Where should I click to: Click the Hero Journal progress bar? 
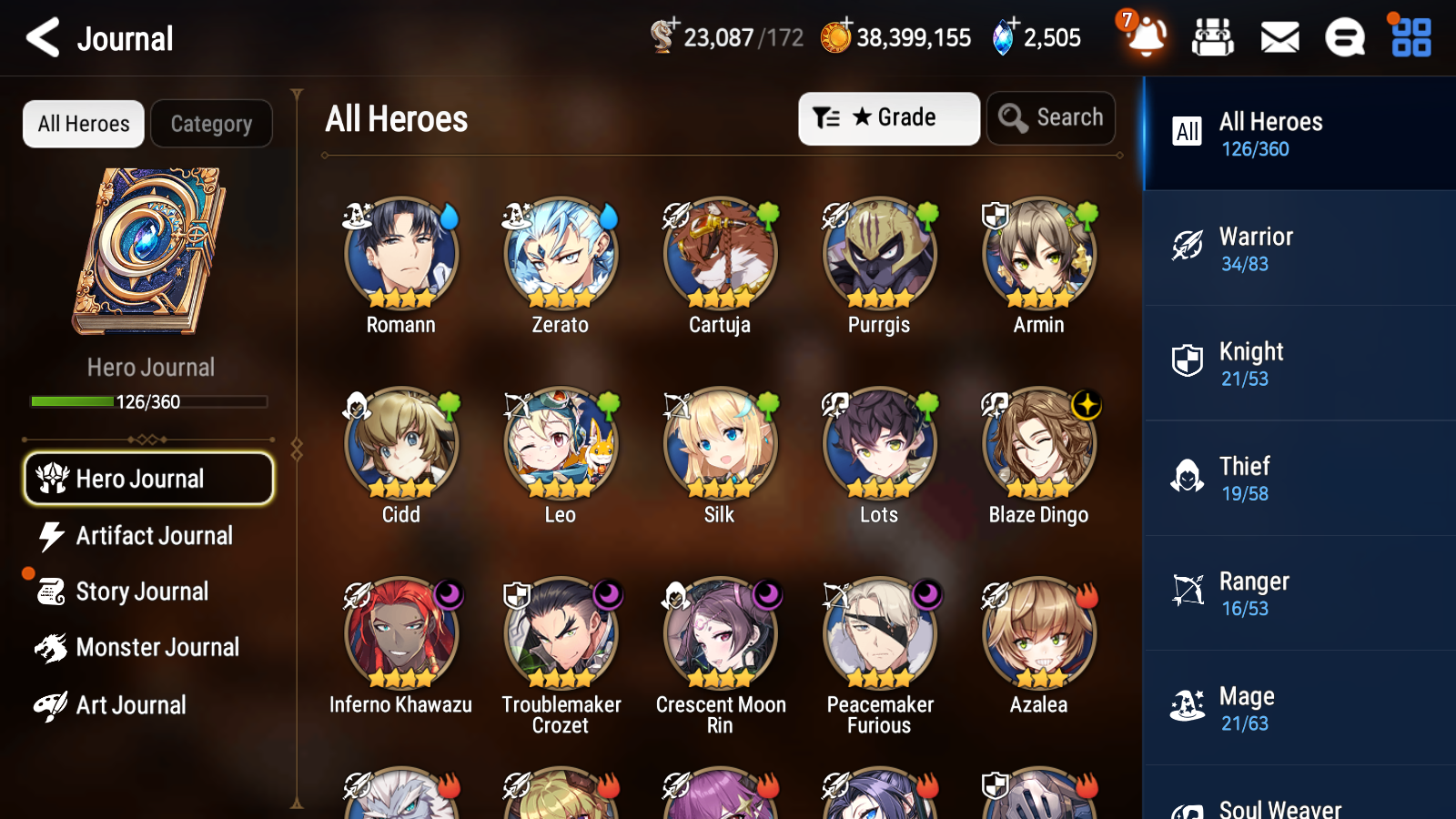point(148,400)
